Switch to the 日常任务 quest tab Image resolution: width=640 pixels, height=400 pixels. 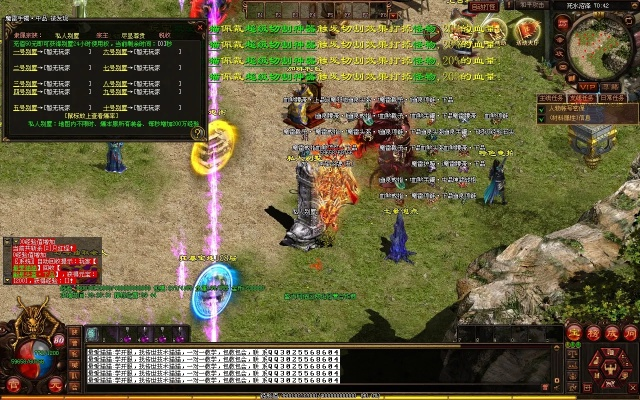(611, 98)
